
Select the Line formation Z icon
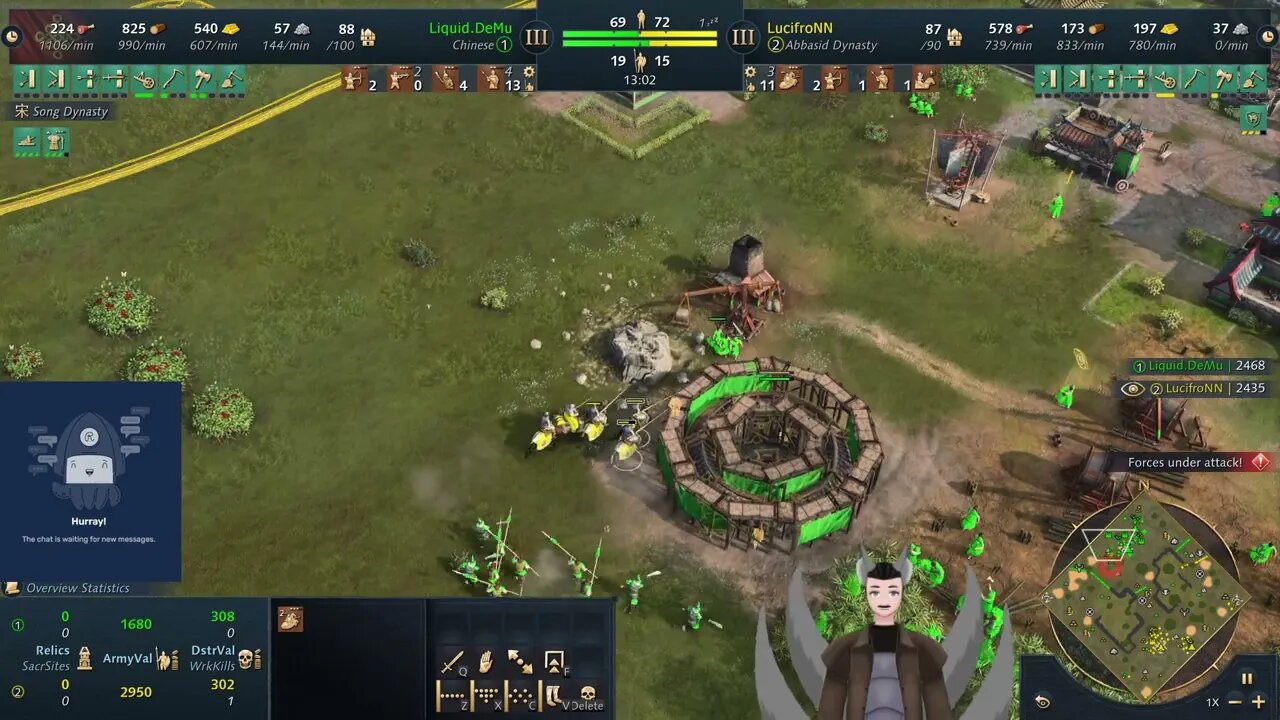coord(450,694)
